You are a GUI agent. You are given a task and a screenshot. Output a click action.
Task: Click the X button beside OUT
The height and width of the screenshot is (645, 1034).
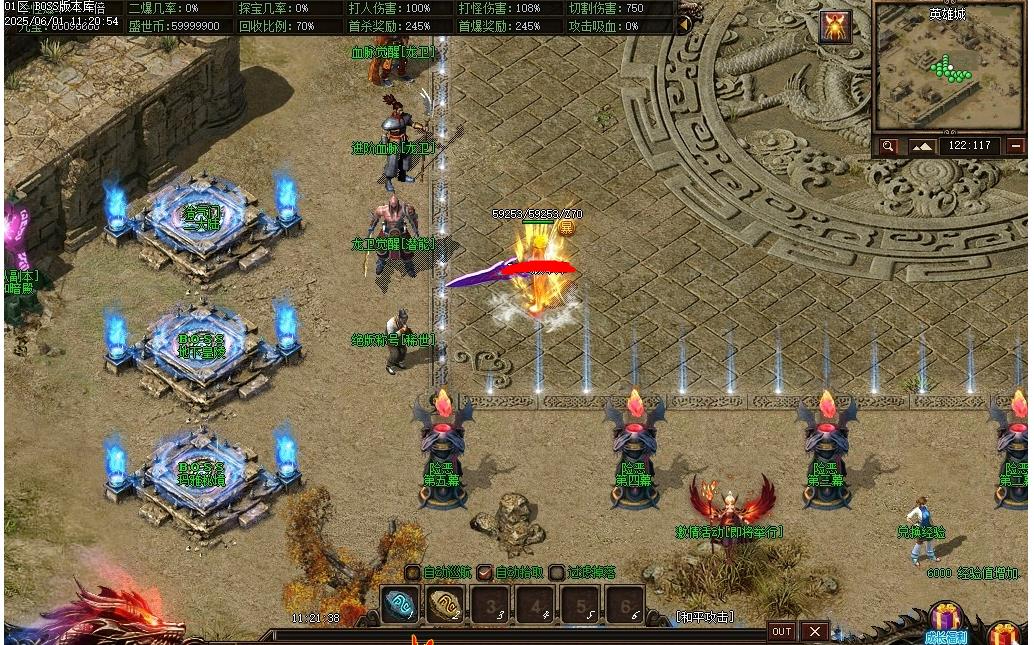pos(815,631)
